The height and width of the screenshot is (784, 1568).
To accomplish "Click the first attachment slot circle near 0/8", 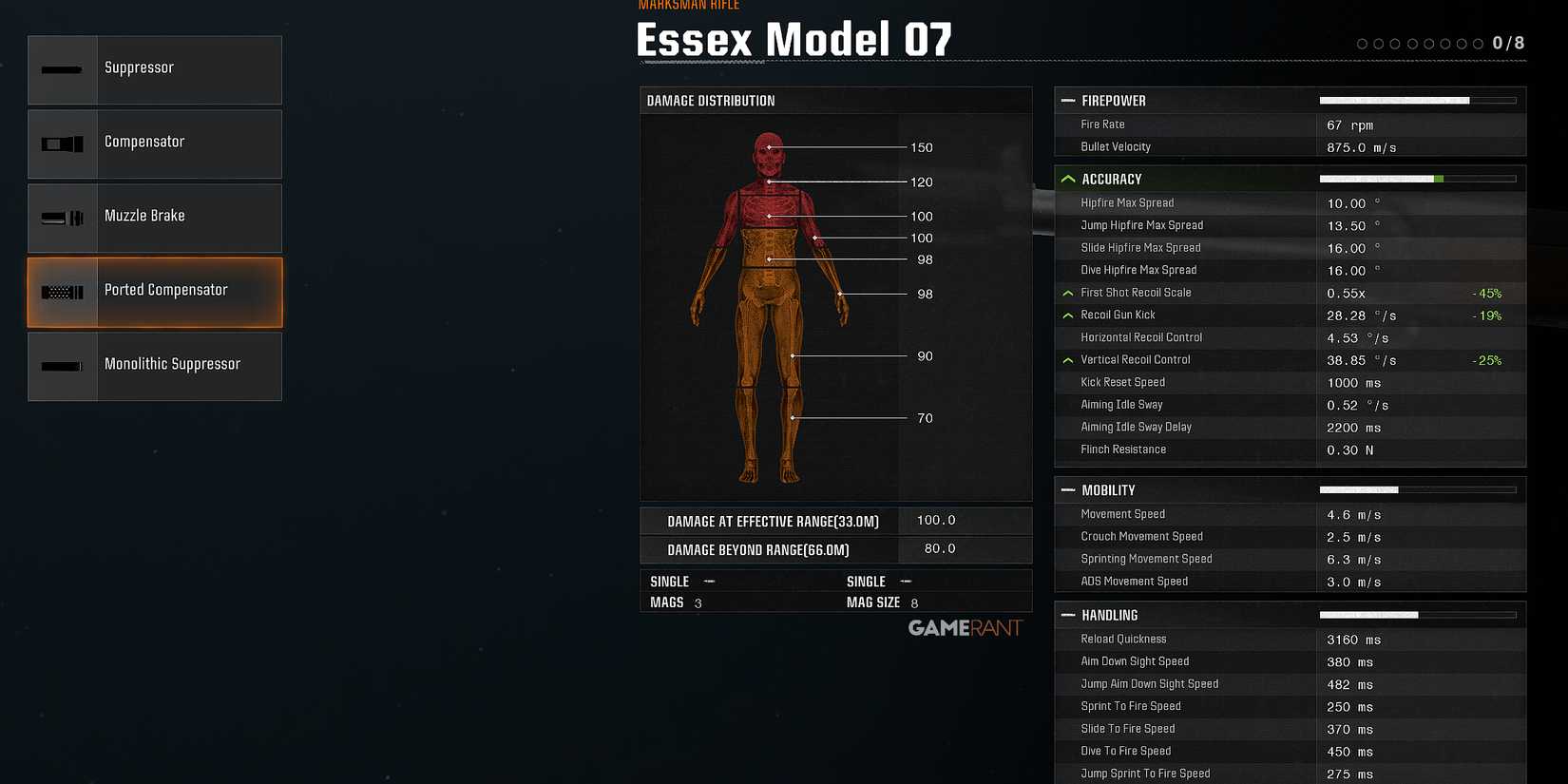I will 1362,43.
